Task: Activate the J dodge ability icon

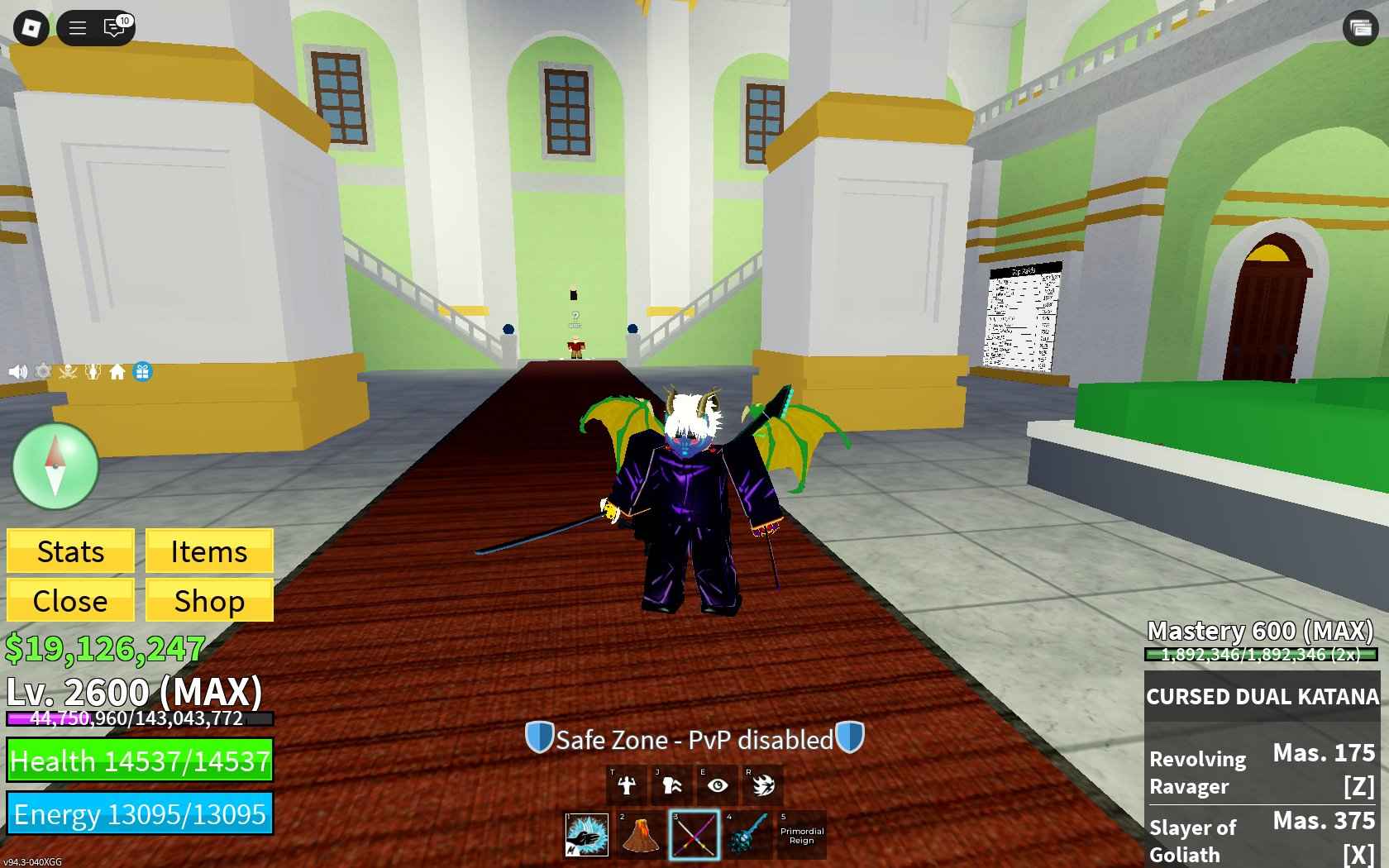Action: [672, 785]
